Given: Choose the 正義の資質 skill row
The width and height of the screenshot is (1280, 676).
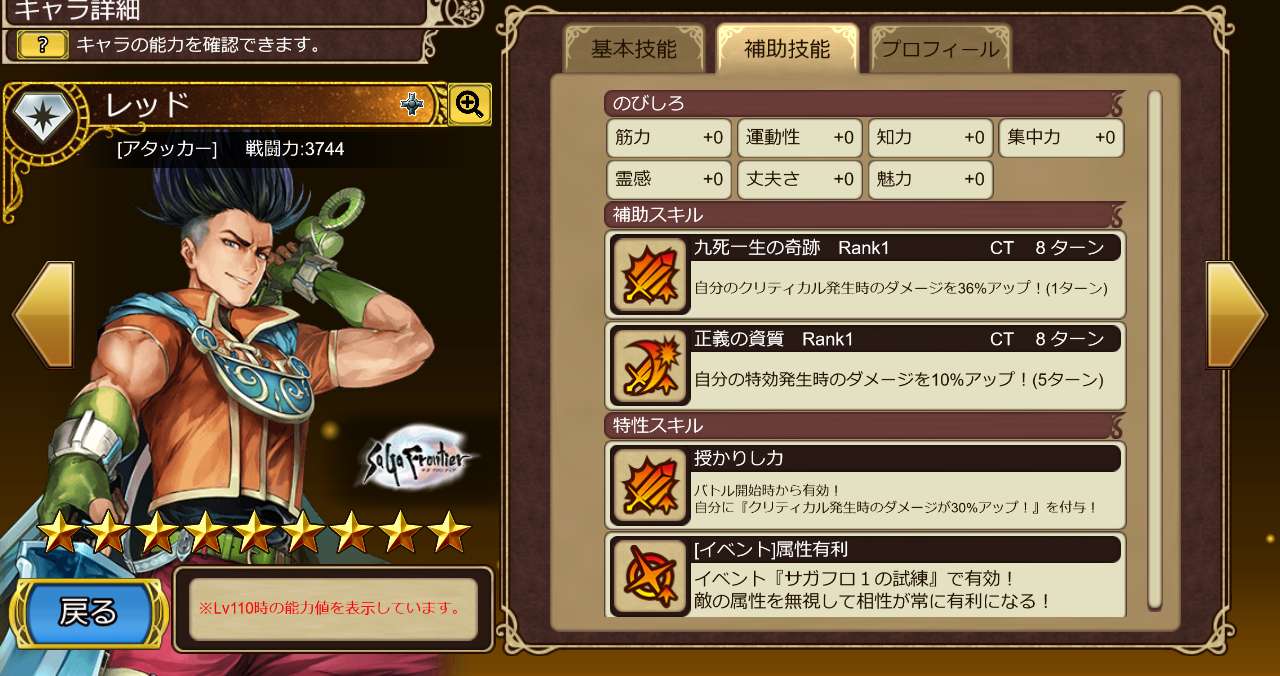Looking at the screenshot, I should 865,365.
